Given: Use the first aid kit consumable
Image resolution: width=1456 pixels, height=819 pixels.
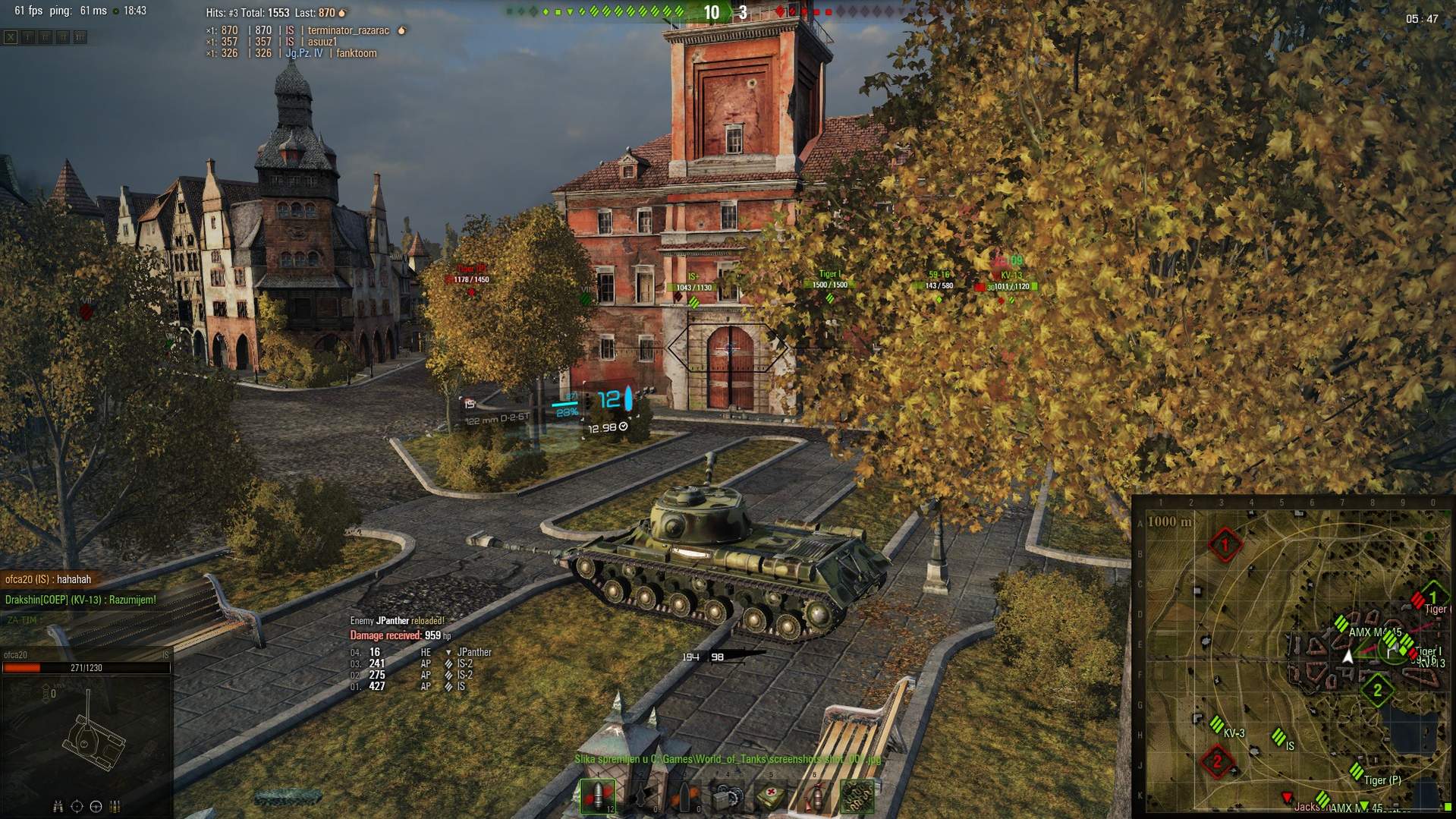Looking at the screenshot, I should pyautogui.click(x=771, y=796).
